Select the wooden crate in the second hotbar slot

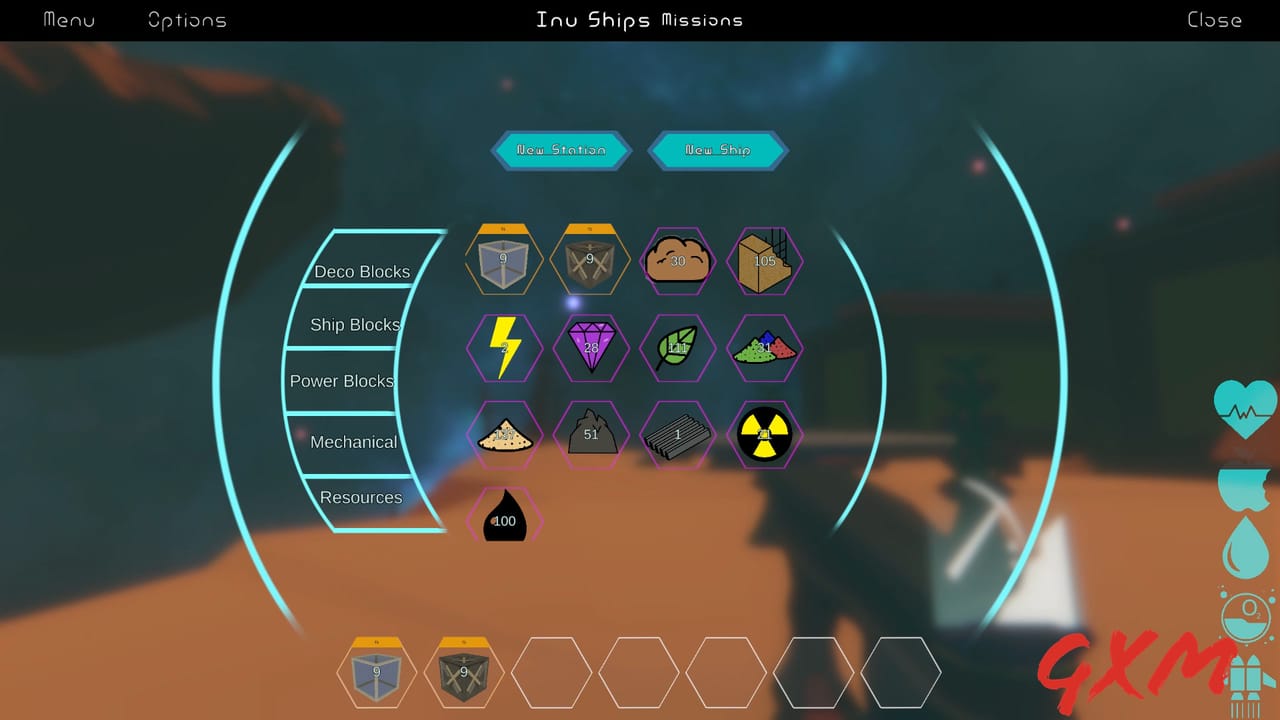[463, 672]
